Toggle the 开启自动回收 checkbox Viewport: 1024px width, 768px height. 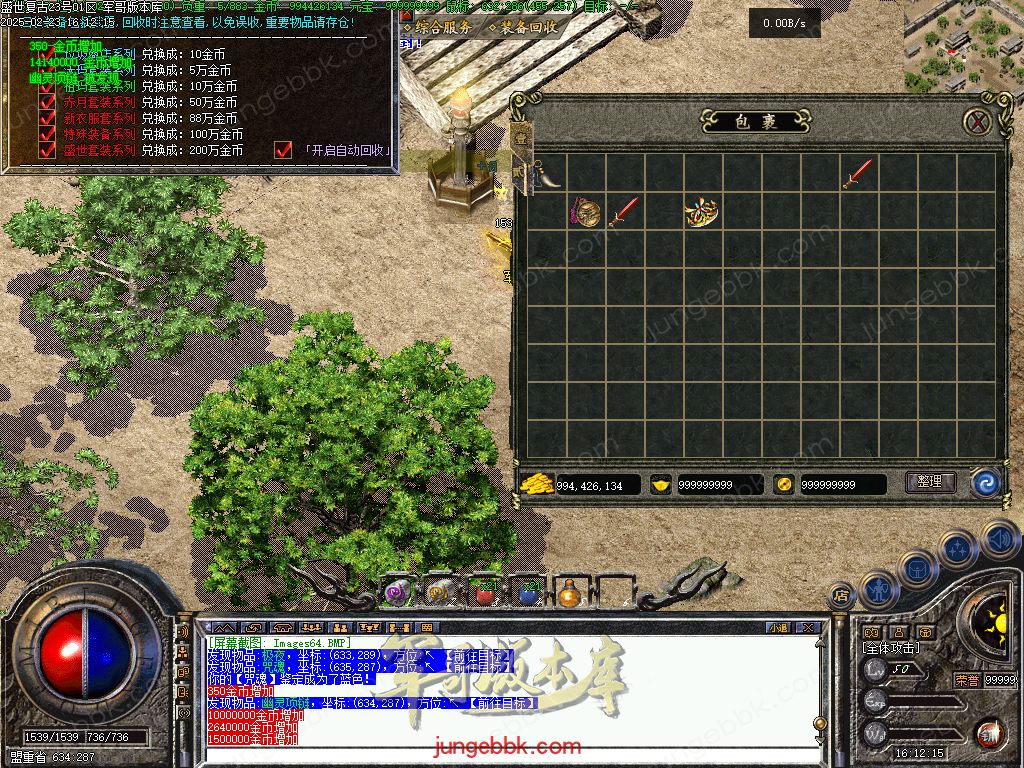[x=283, y=150]
